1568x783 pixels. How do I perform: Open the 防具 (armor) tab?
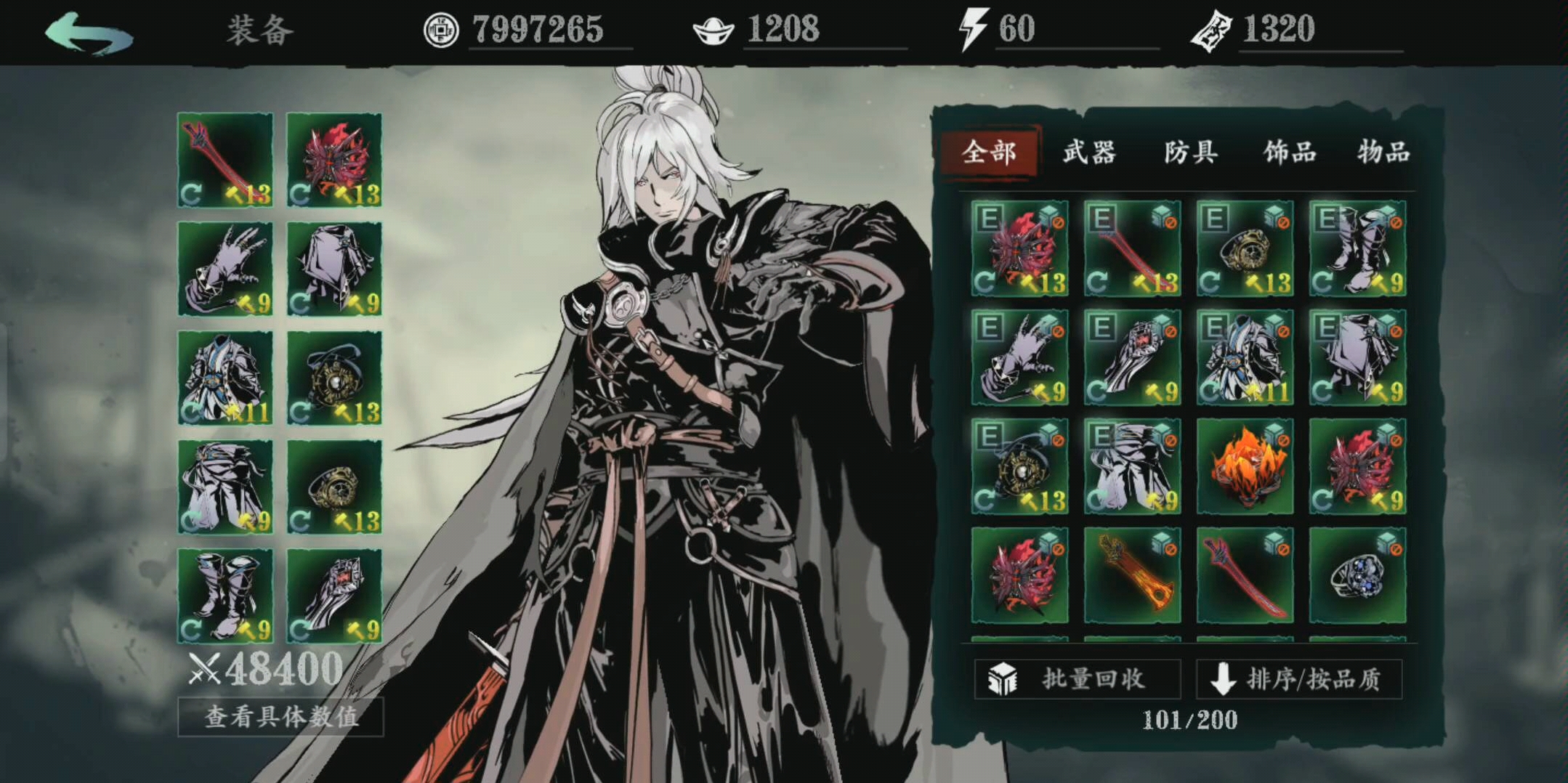[x=1190, y=153]
